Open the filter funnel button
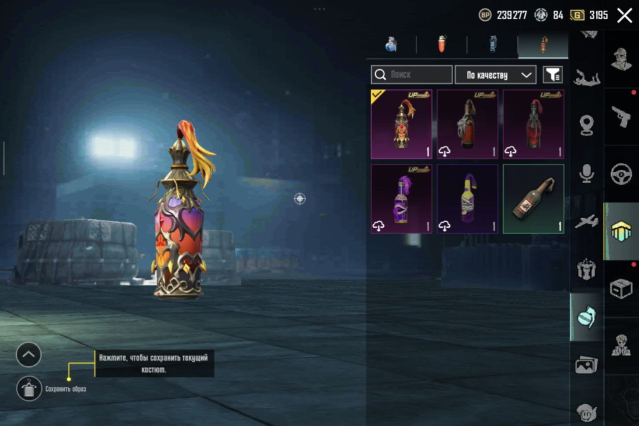Image resolution: width=639 pixels, height=426 pixels. coord(552,74)
